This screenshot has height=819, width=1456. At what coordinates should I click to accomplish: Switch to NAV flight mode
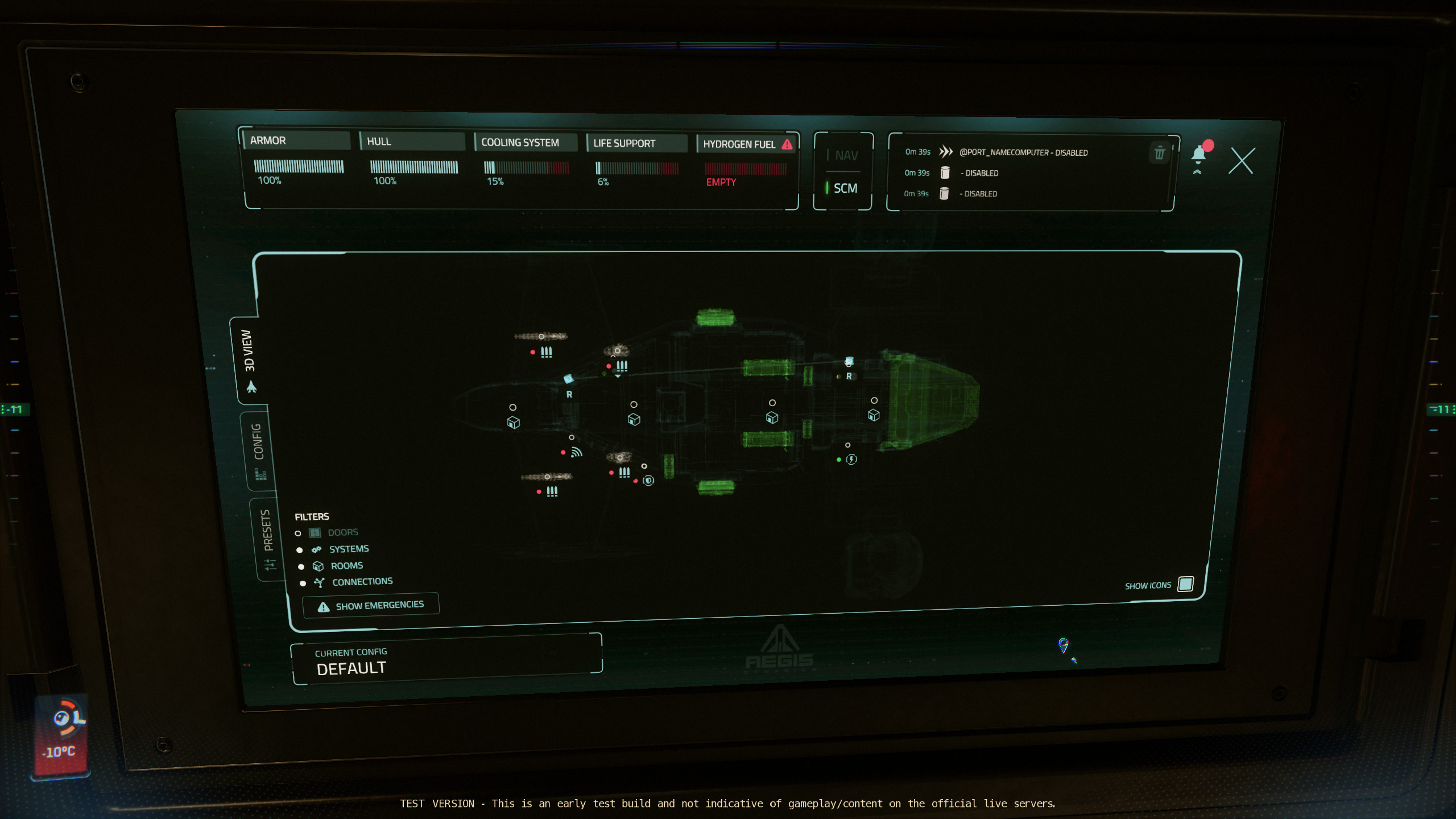pyautogui.click(x=846, y=155)
